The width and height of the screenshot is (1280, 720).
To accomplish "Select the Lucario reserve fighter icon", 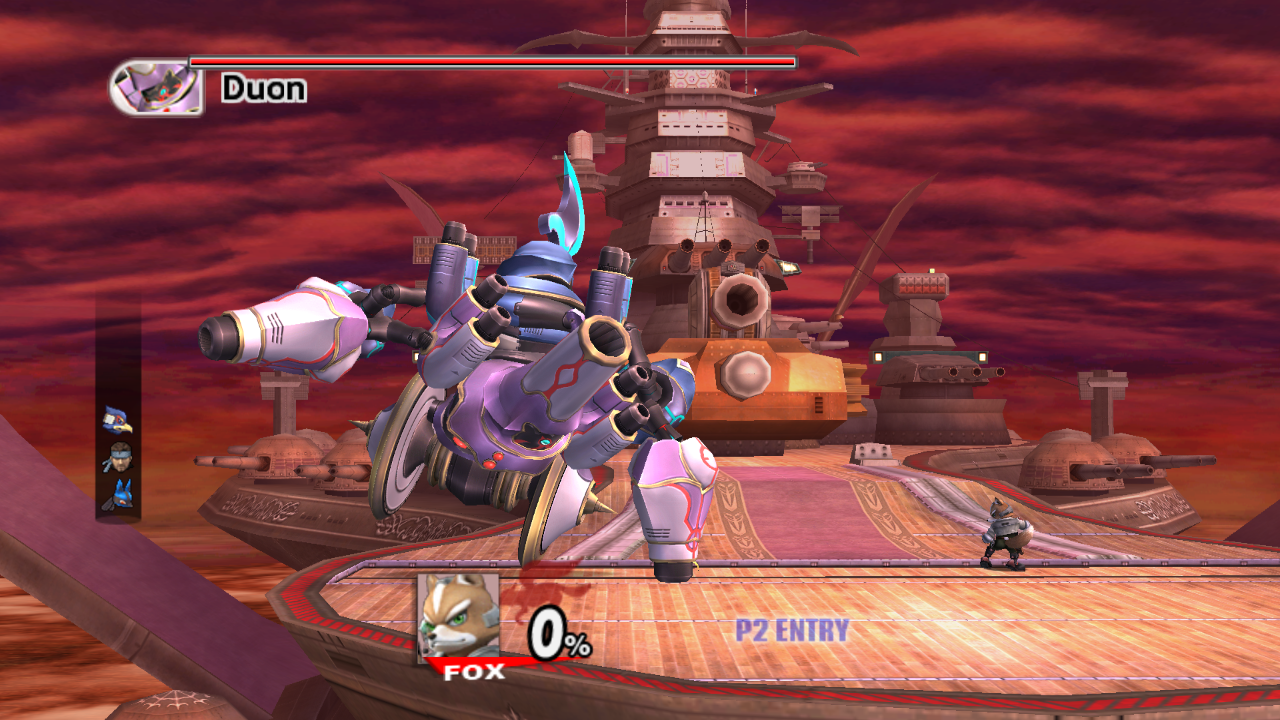I will click(x=118, y=493).
